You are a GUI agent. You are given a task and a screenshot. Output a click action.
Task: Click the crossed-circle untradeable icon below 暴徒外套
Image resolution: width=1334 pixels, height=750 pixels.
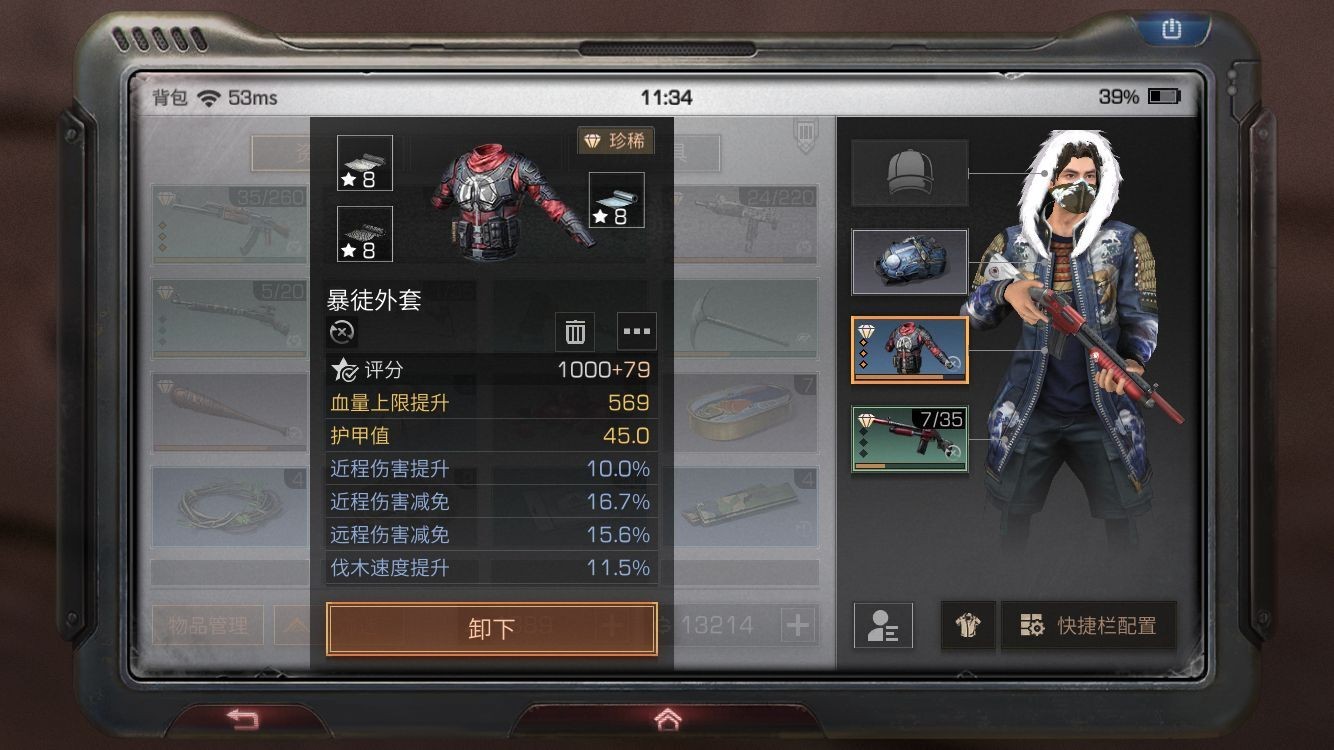point(341,333)
